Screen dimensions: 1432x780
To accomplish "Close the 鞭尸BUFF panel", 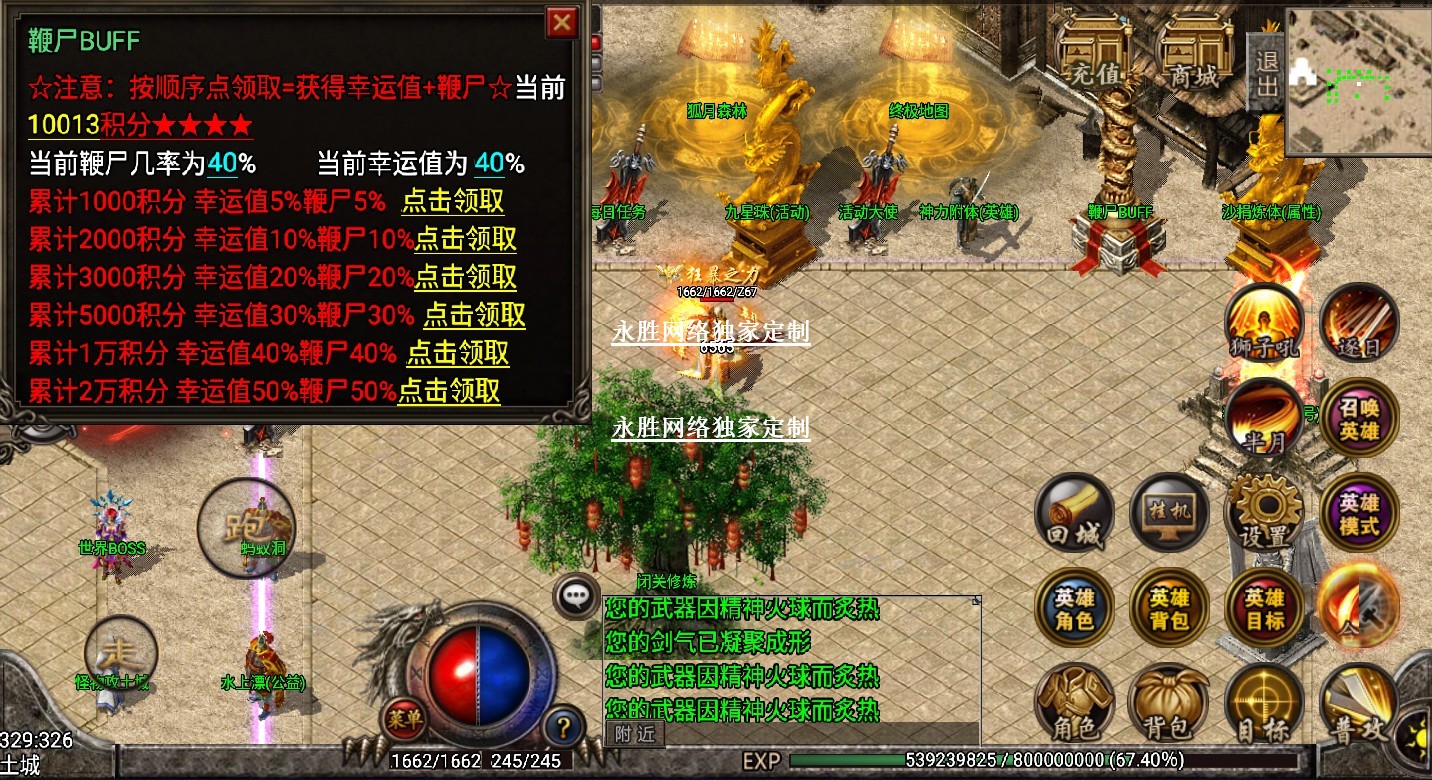I will click(x=563, y=22).
